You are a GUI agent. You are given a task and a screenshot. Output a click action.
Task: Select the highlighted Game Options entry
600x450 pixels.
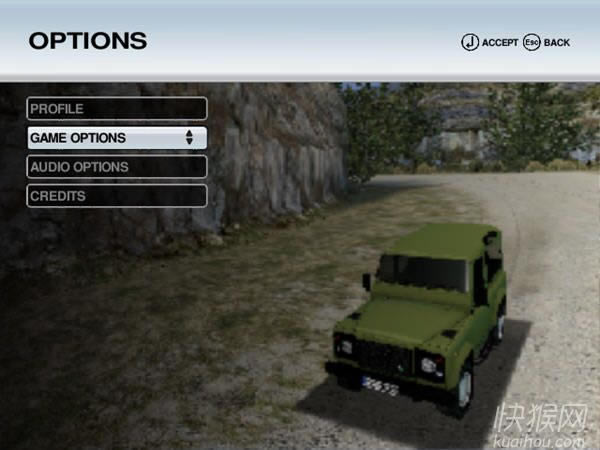(116, 138)
